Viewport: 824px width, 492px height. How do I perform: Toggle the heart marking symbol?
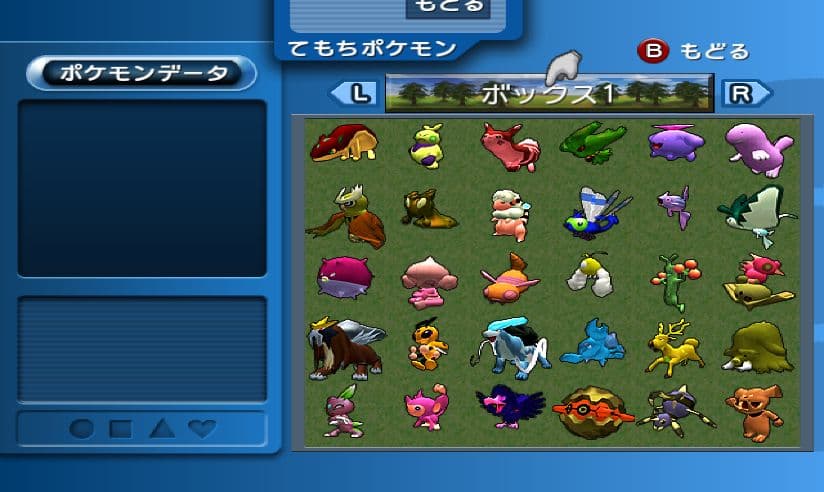click(202, 429)
